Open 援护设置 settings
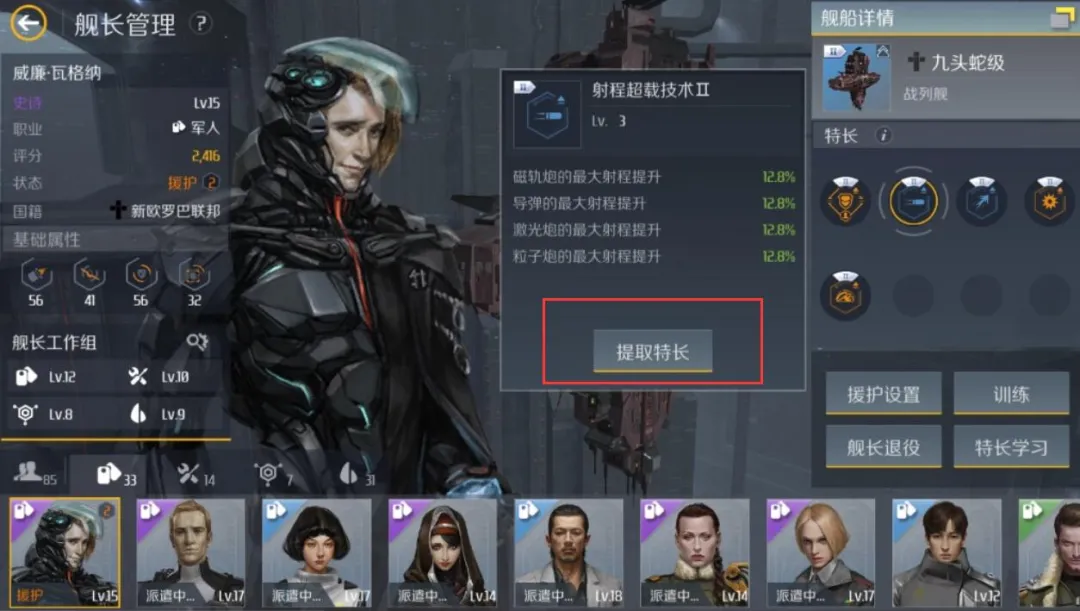 coord(883,394)
